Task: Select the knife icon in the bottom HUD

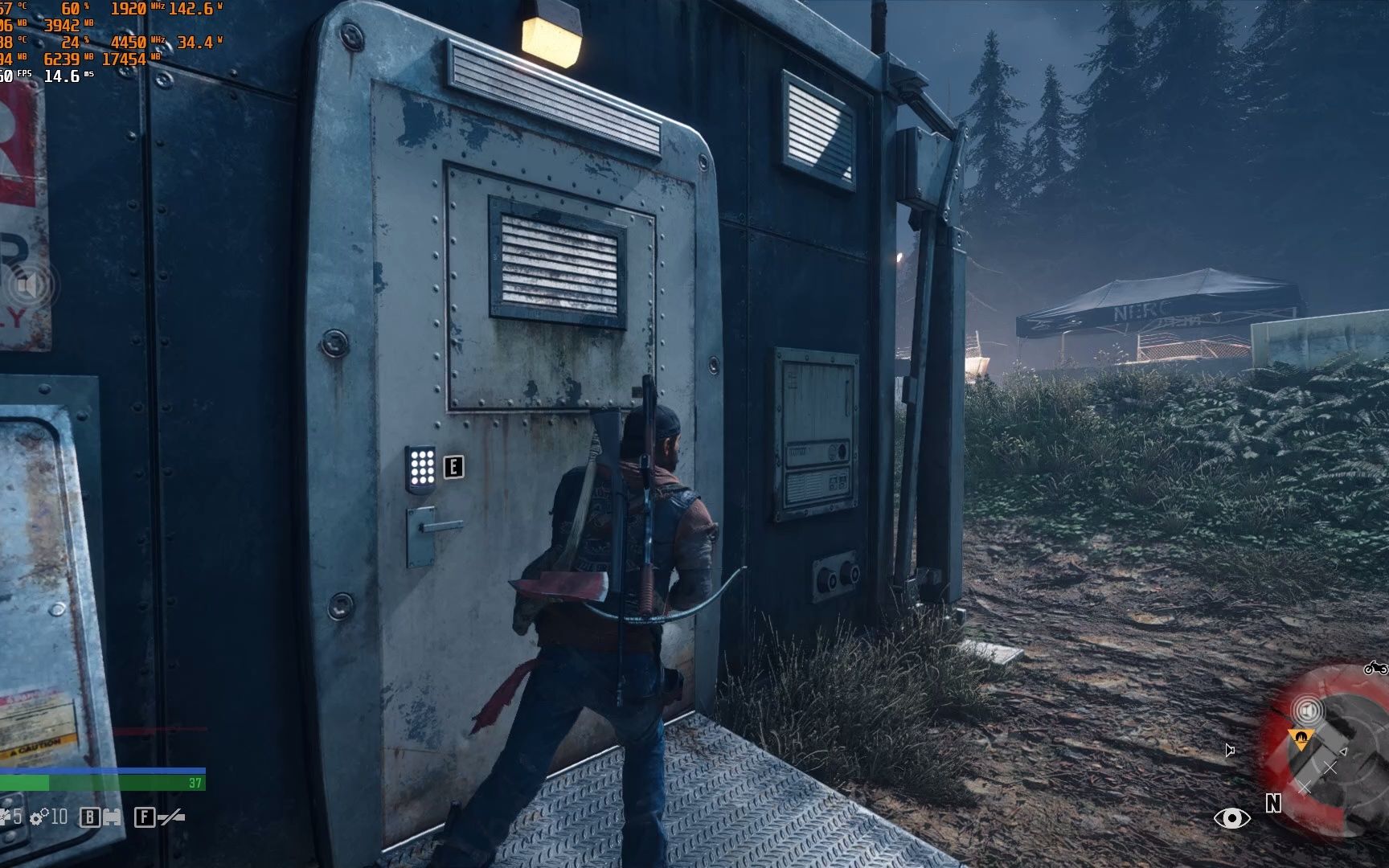Action: (171, 818)
